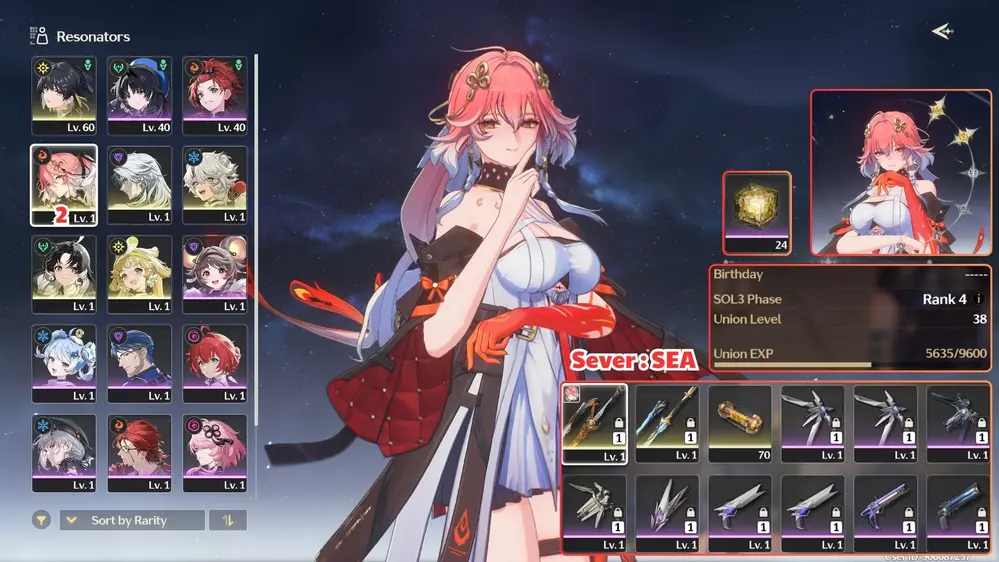Toggle the sort order arrows button
The width and height of the screenshot is (999, 562).
pos(228,520)
